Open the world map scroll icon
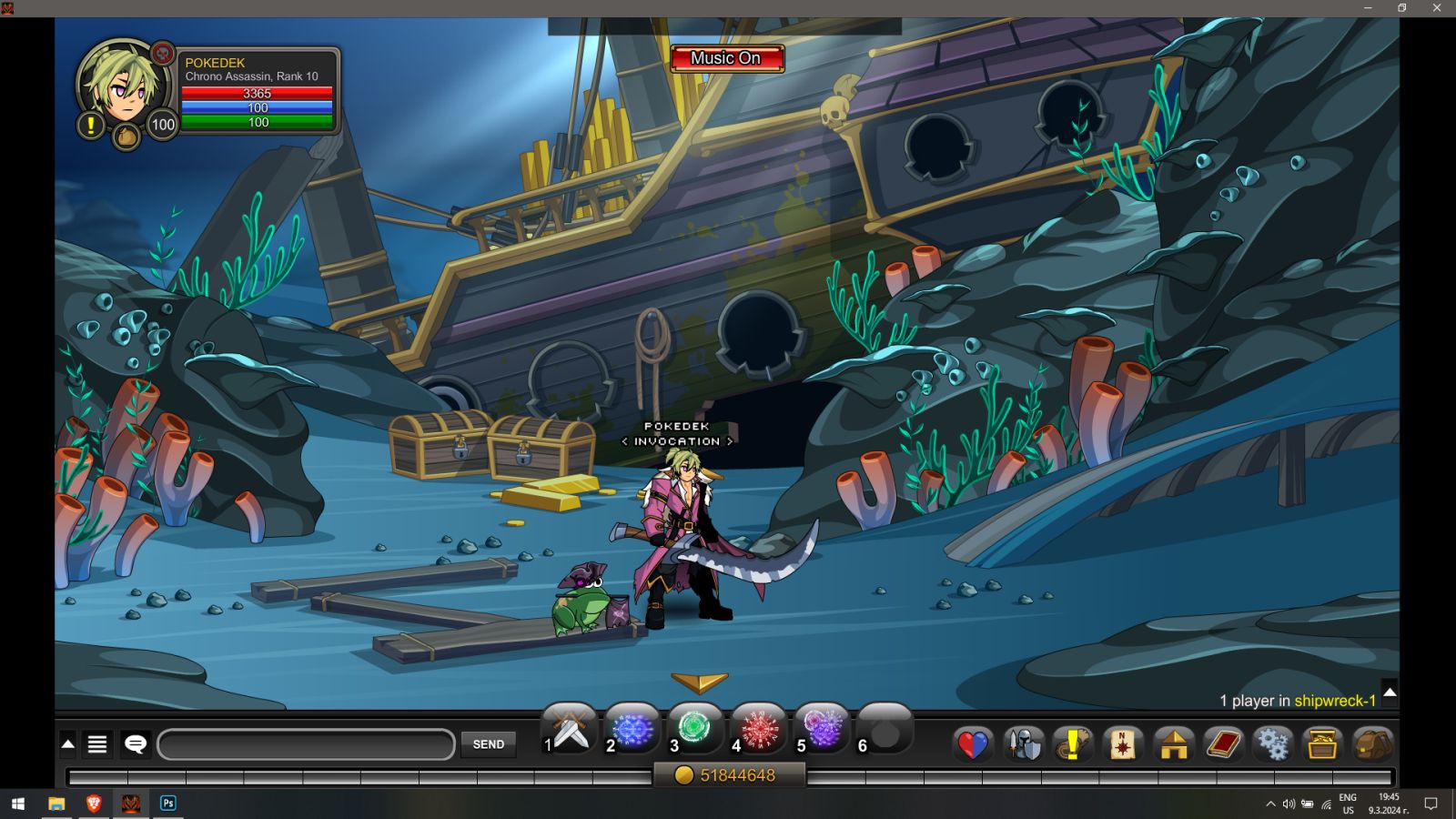The height and width of the screenshot is (819, 1456). coord(1124,744)
